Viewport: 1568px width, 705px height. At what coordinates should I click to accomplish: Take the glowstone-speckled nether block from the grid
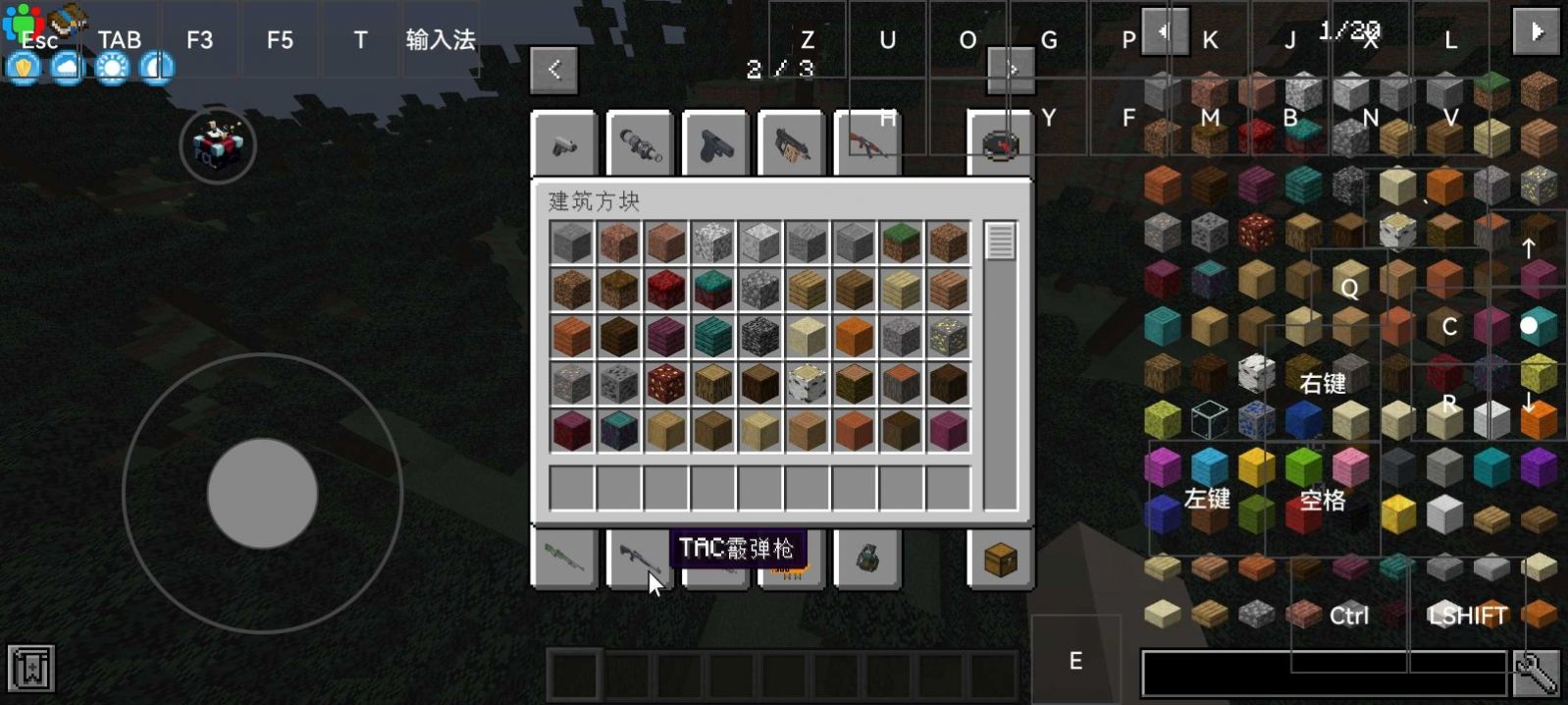pyautogui.click(x=666, y=384)
